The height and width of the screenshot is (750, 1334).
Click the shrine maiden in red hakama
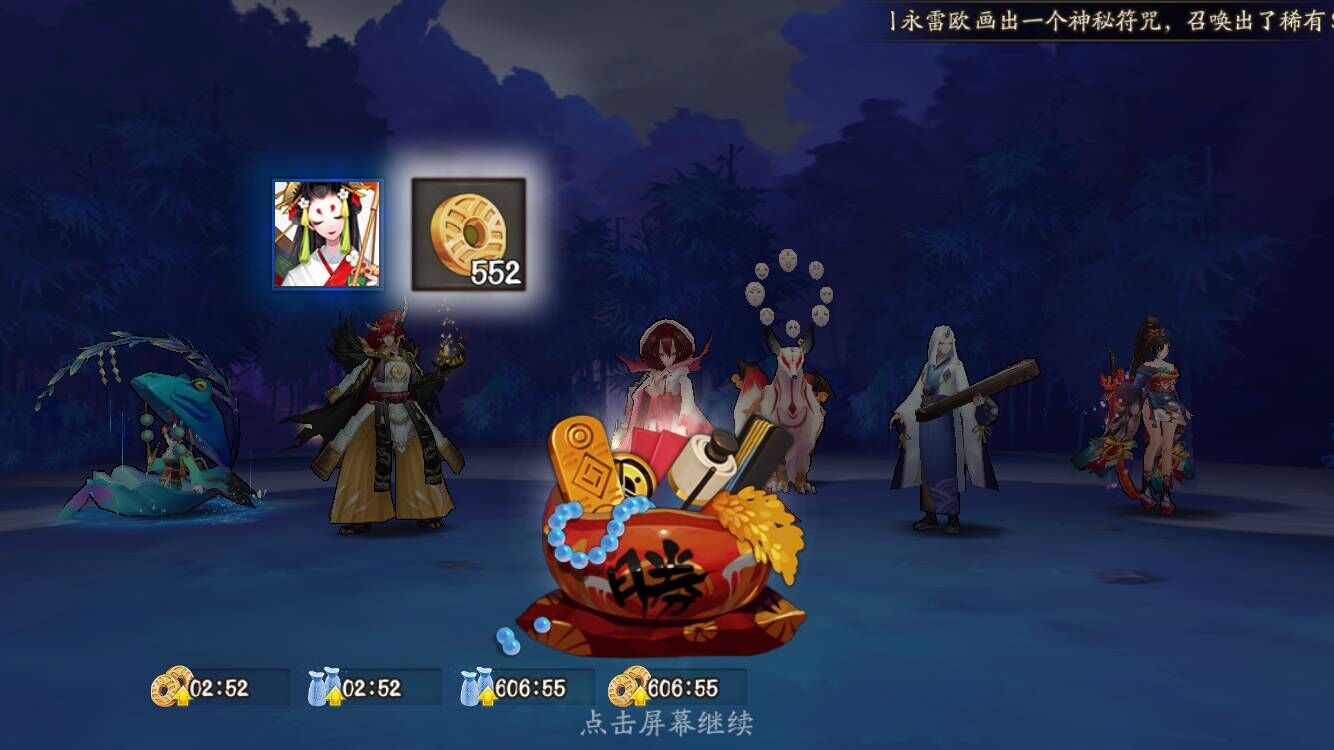[x=665, y=380]
